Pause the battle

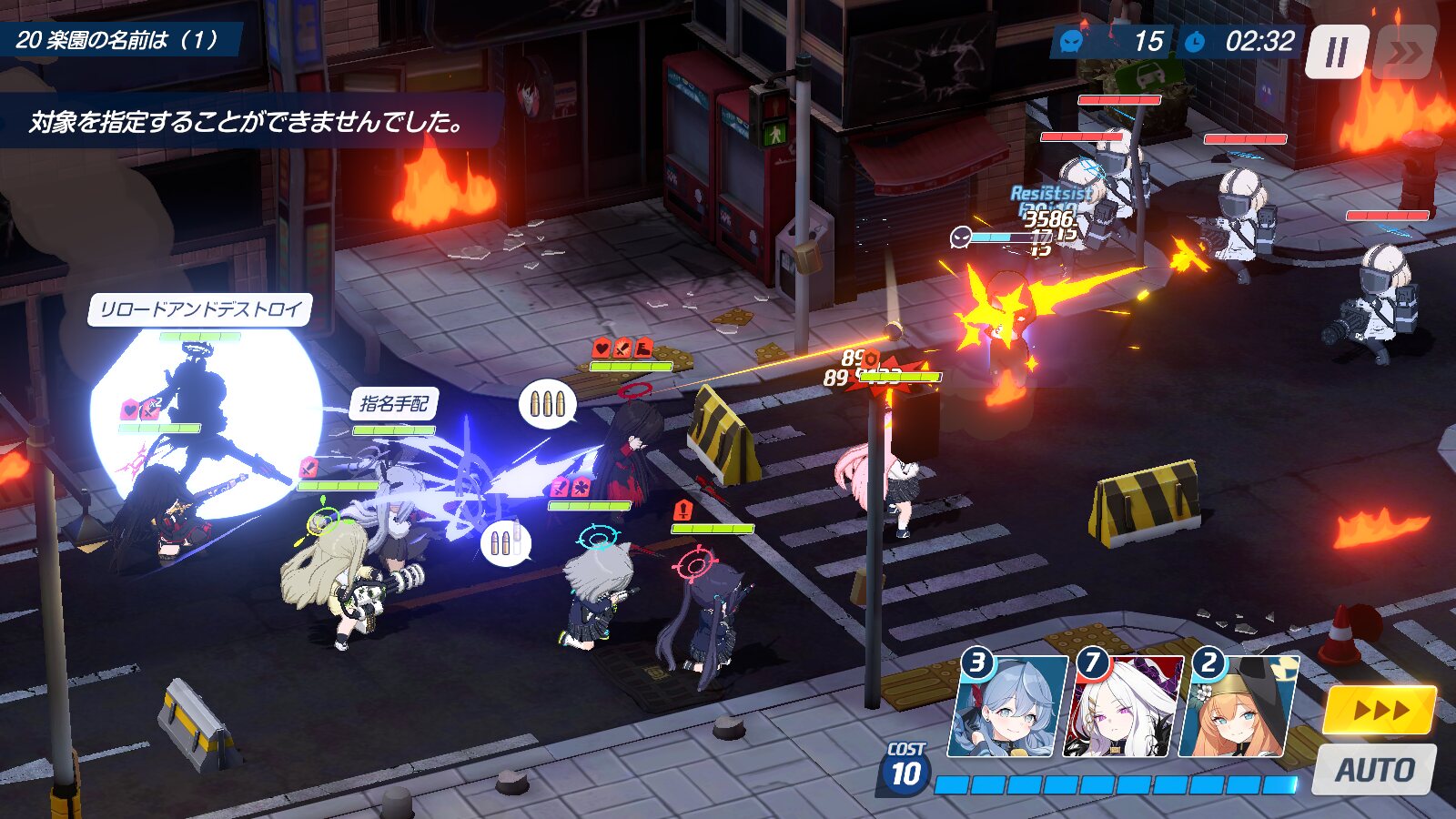[x=1336, y=53]
